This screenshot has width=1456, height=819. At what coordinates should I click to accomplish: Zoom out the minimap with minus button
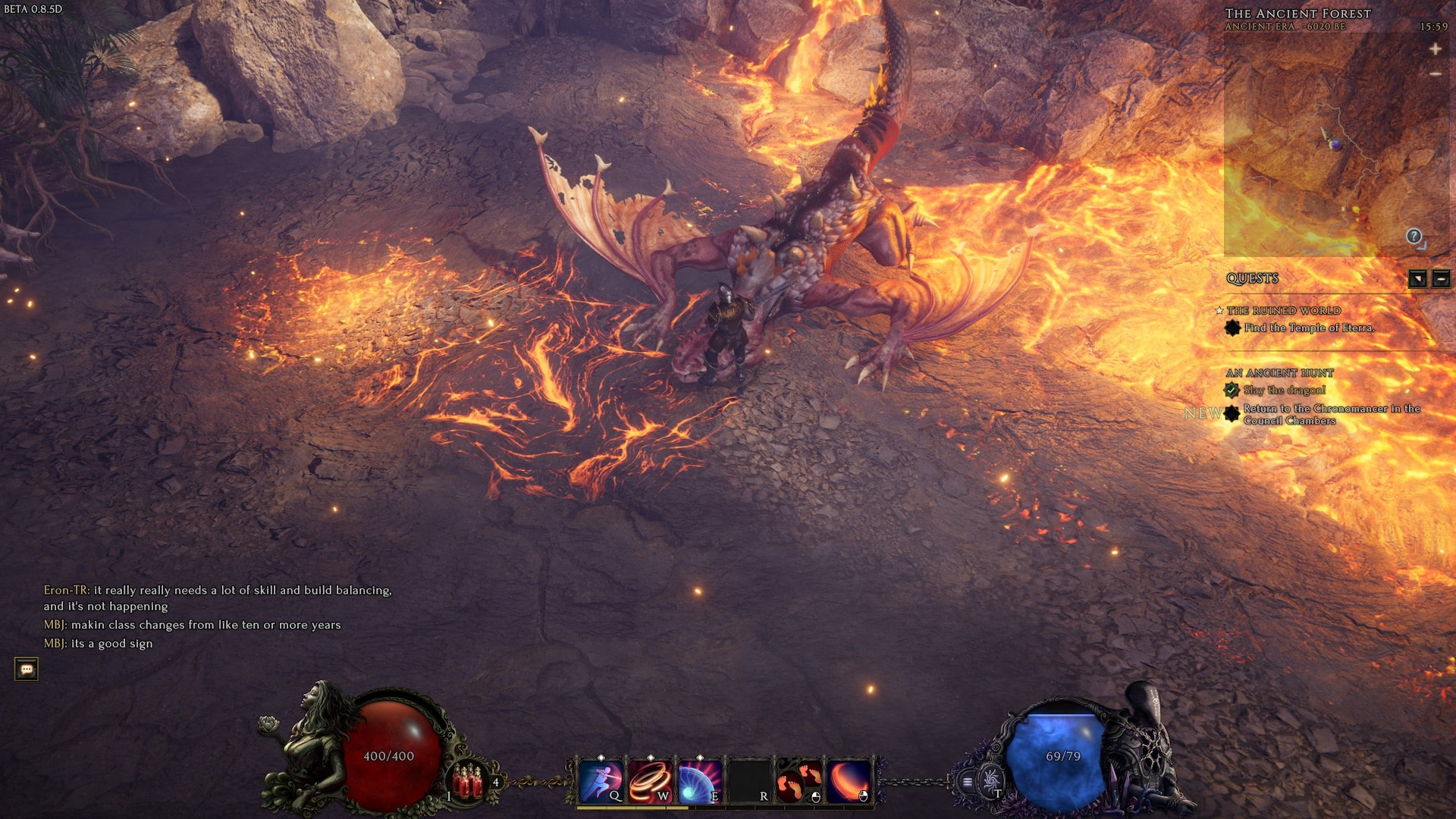[x=1435, y=74]
